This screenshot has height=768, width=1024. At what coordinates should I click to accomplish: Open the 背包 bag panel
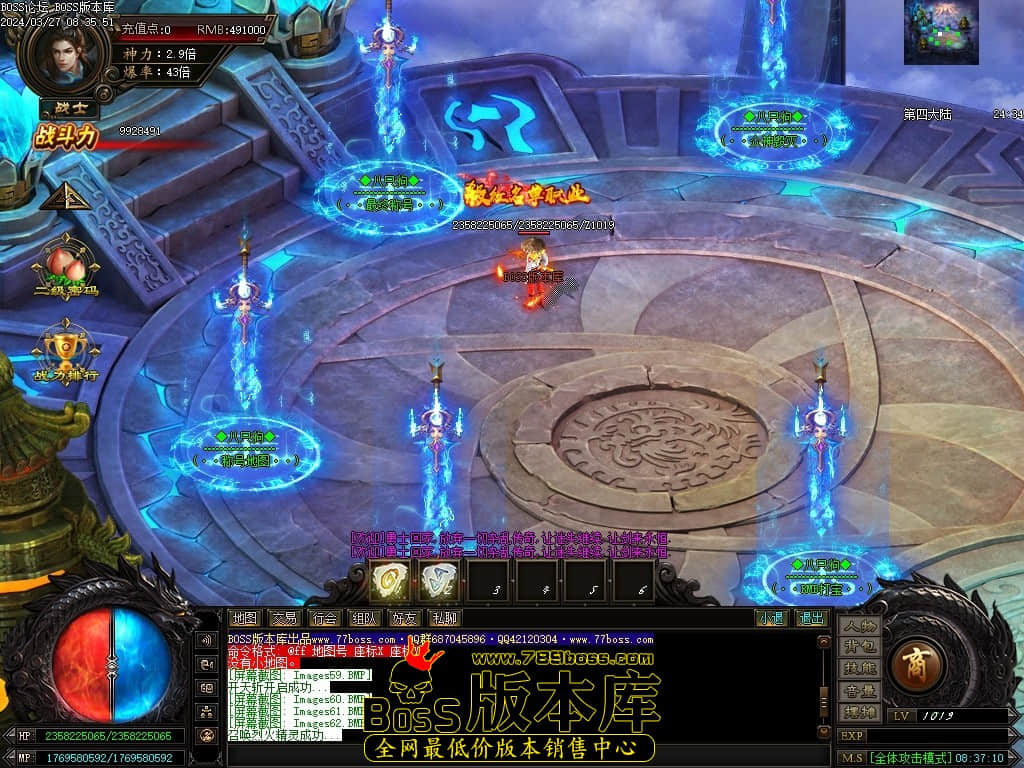859,648
